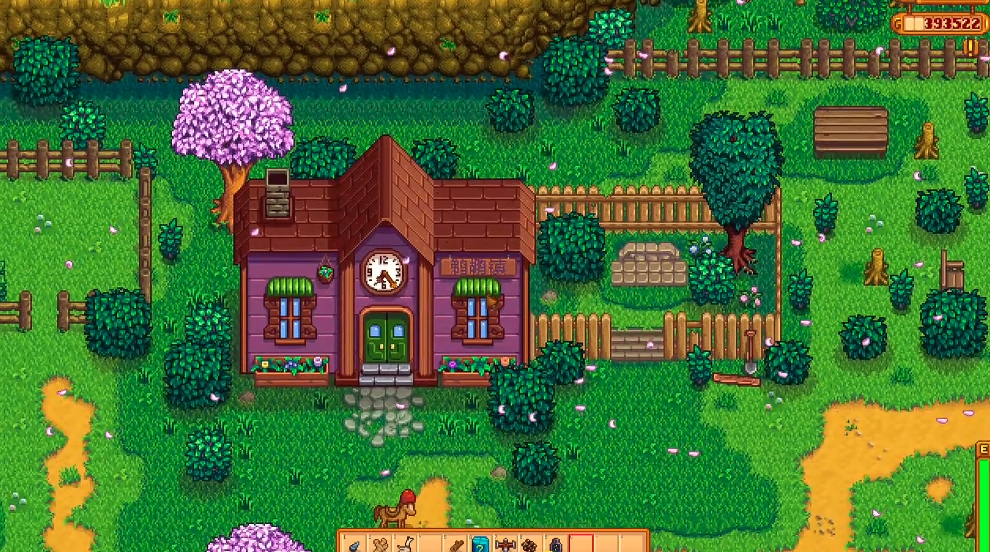Select the blue question-mark item slot
The image size is (990, 552).
tap(481, 544)
